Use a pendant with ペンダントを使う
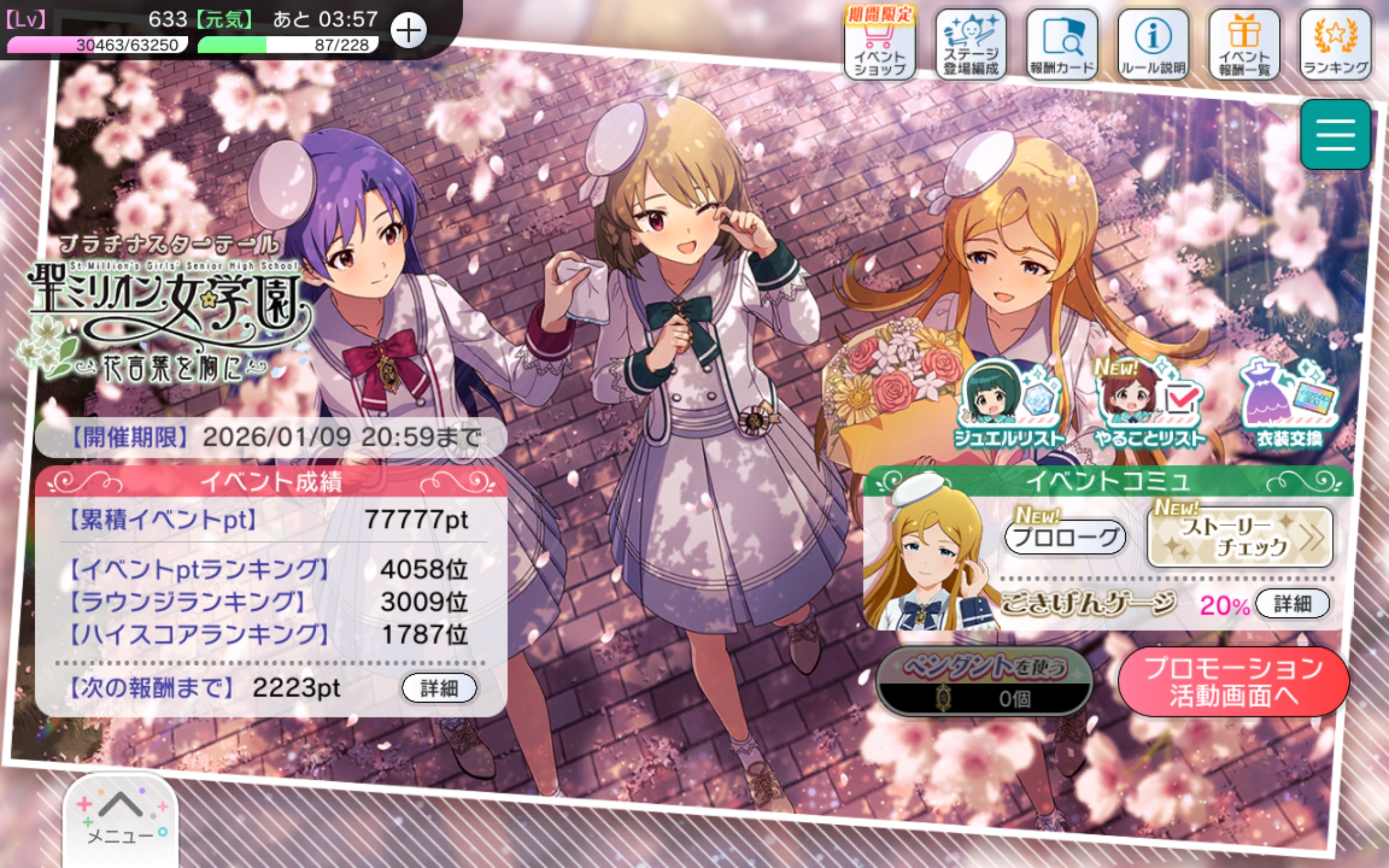This screenshot has height=868, width=1389. 984,682
